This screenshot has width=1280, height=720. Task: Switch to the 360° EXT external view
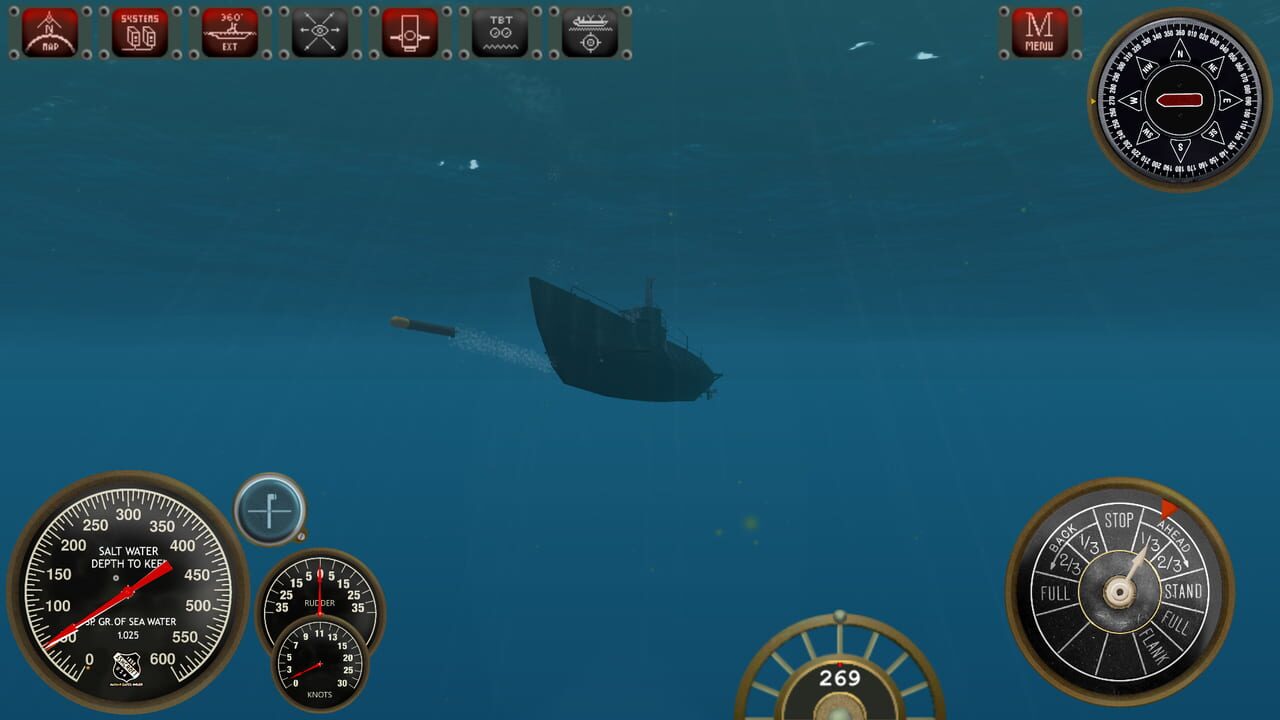[x=229, y=31]
